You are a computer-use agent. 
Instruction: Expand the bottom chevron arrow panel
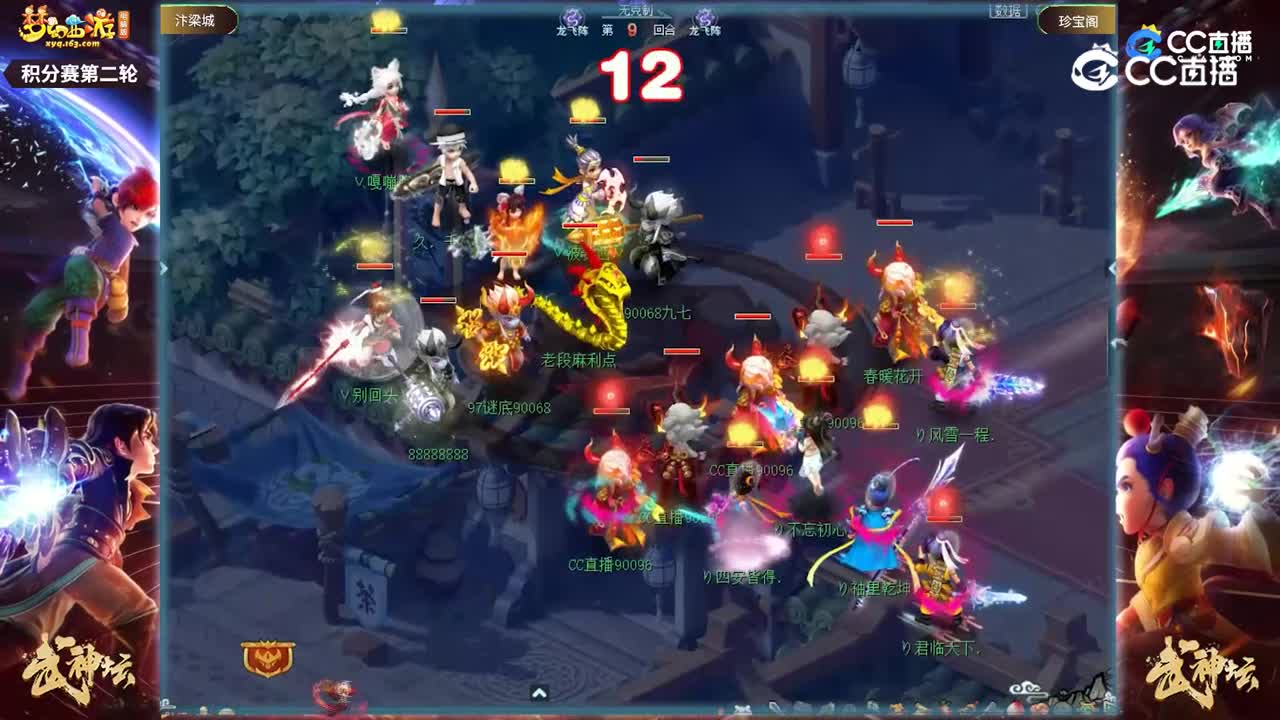point(541,691)
